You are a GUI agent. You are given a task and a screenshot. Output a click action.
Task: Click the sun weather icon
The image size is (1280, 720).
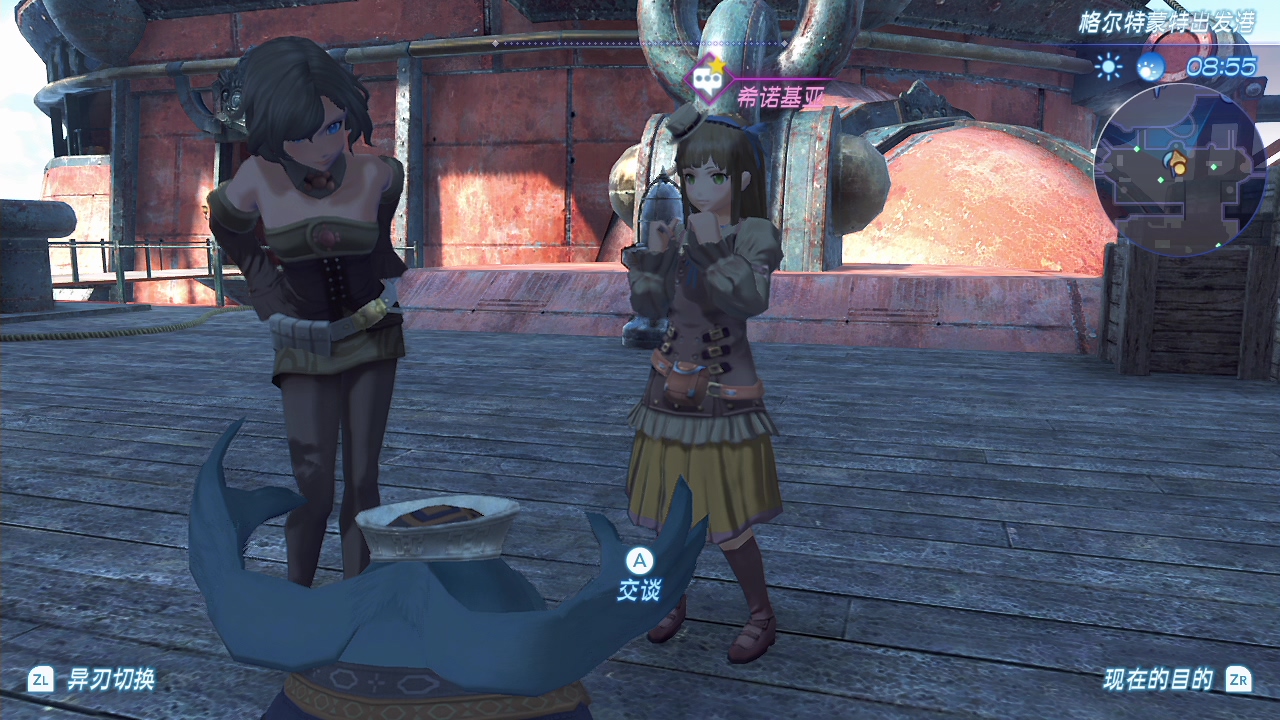(x=1108, y=67)
